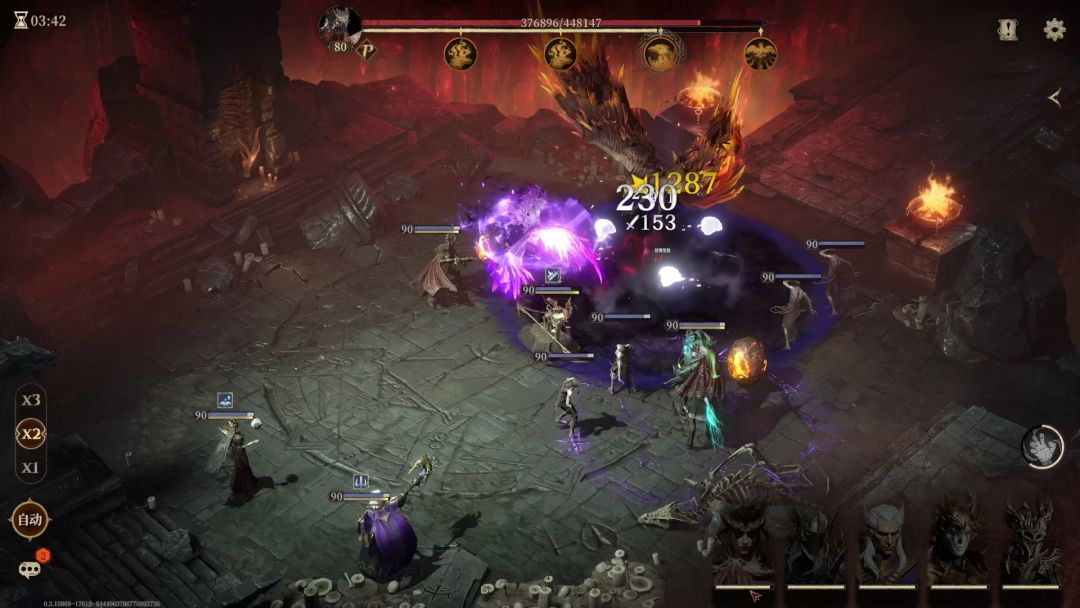Open the exclamation info book icon
This screenshot has width=1080, height=608.
click(x=1008, y=29)
